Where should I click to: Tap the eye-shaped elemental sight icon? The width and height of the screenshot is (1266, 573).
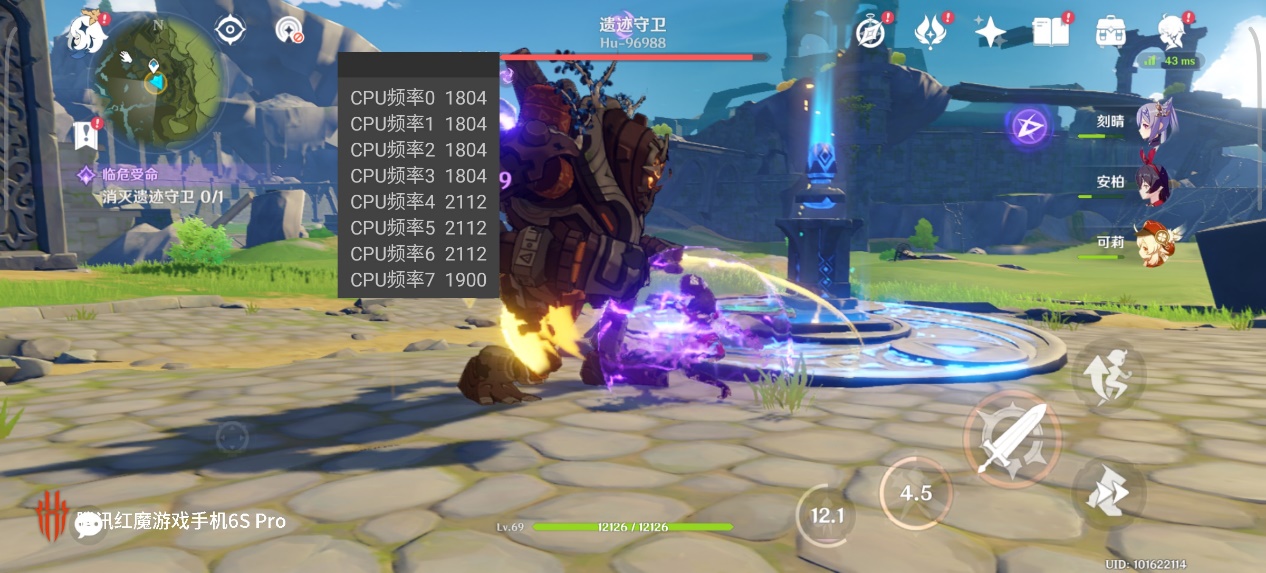pos(231,30)
